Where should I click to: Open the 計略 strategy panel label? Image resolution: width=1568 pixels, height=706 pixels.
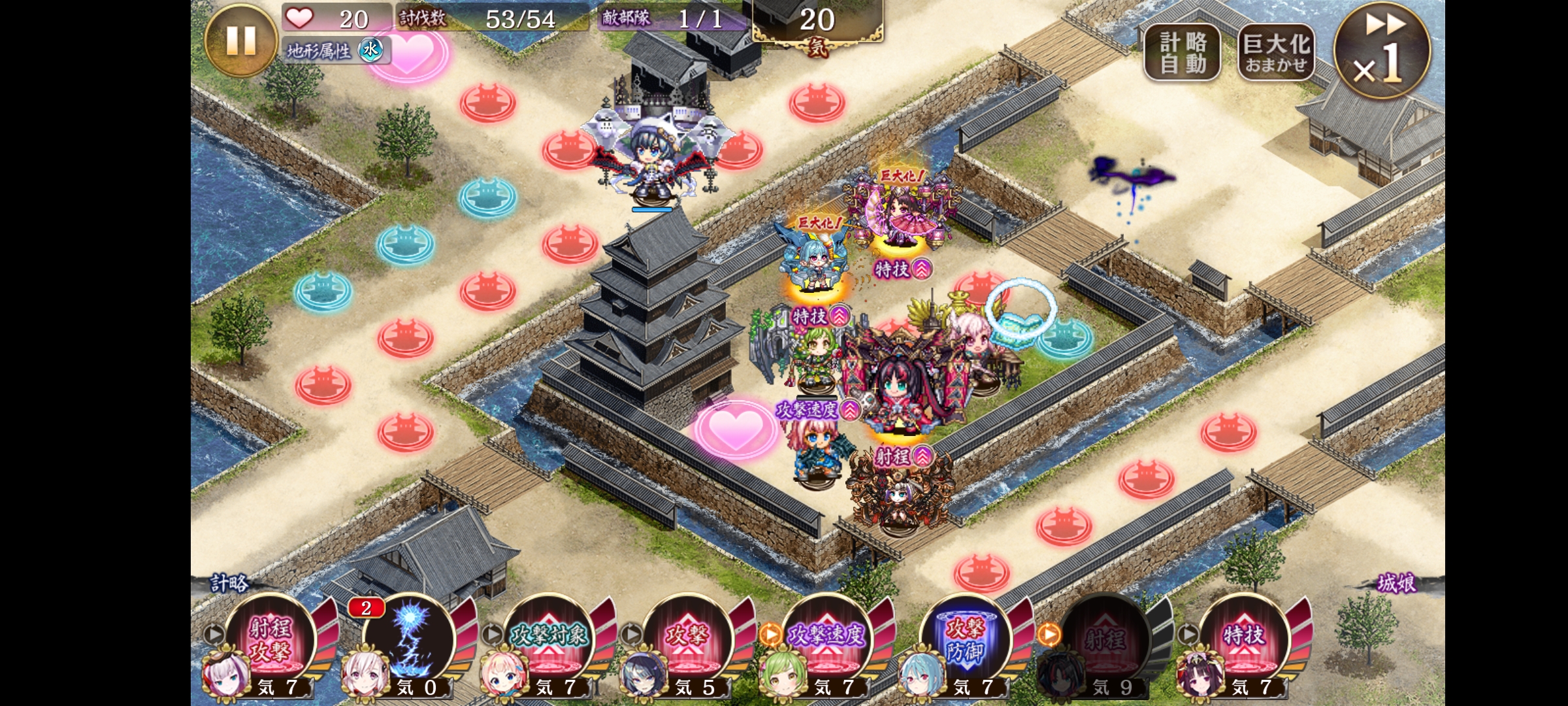[229, 582]
